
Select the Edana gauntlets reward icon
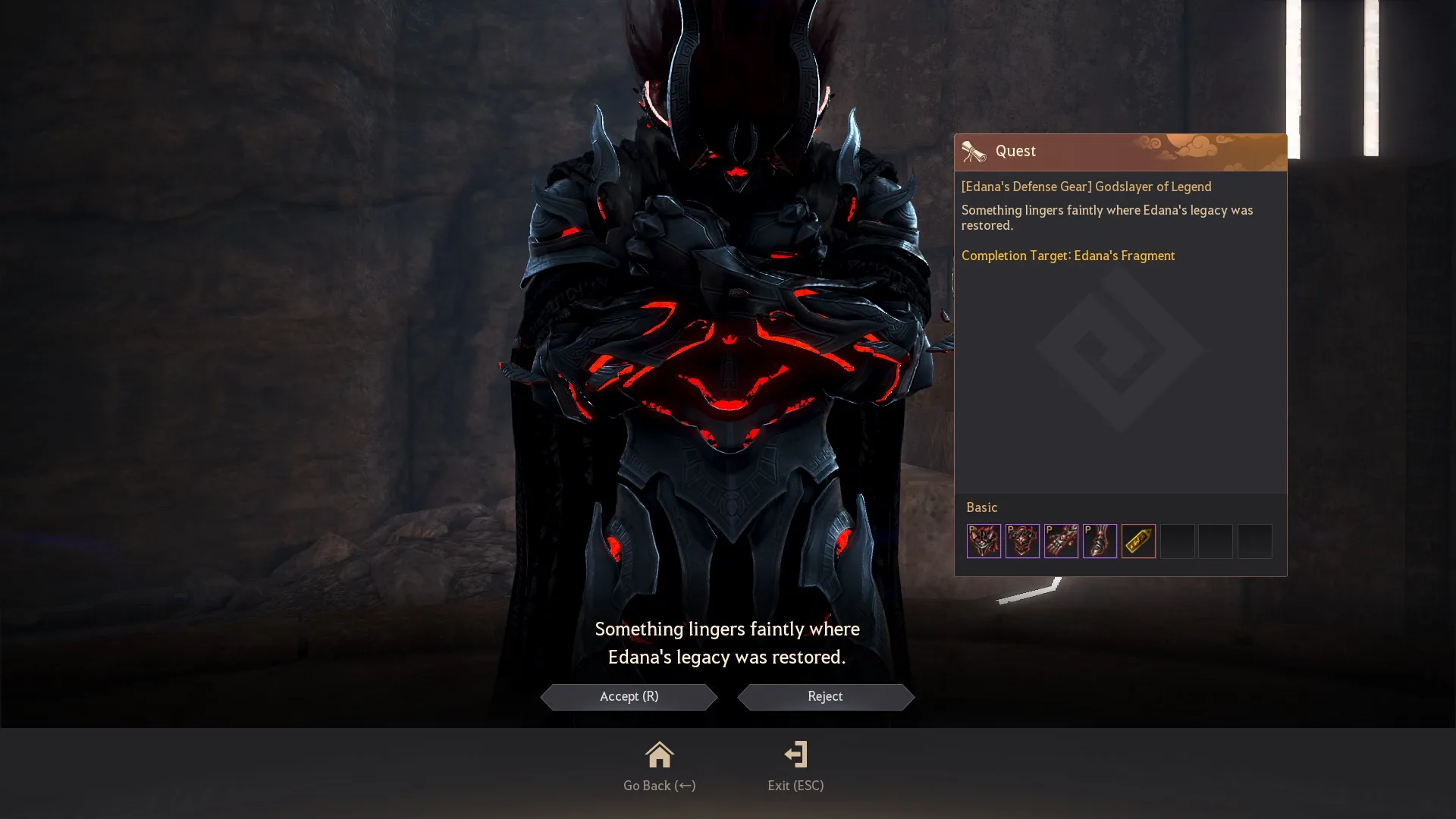point(1062,541)
